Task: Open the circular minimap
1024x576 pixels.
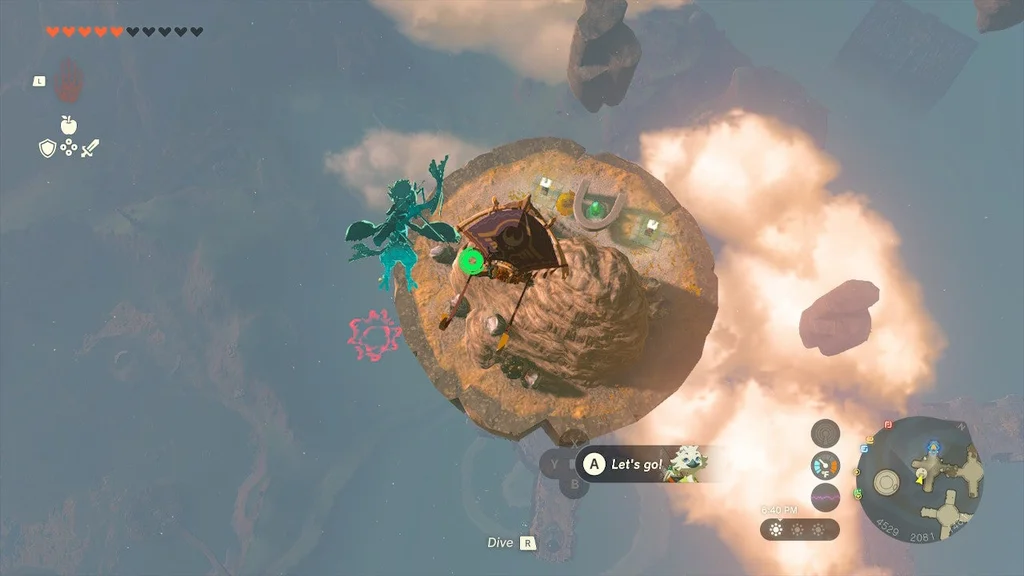Action: [x=919, y=480]
